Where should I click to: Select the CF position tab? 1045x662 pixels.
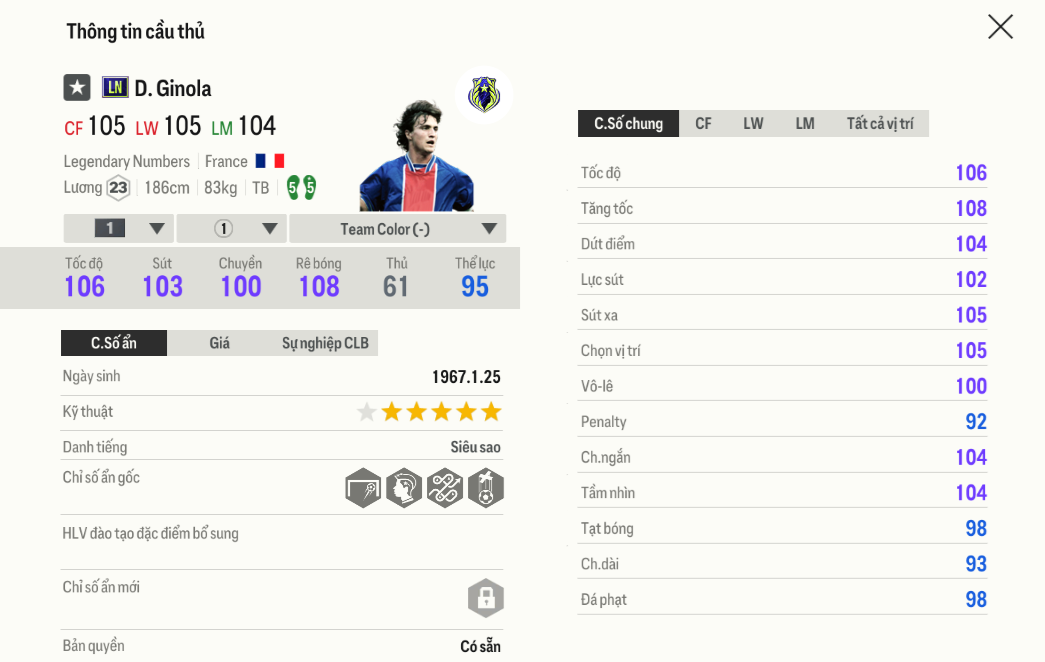[703, 124]
